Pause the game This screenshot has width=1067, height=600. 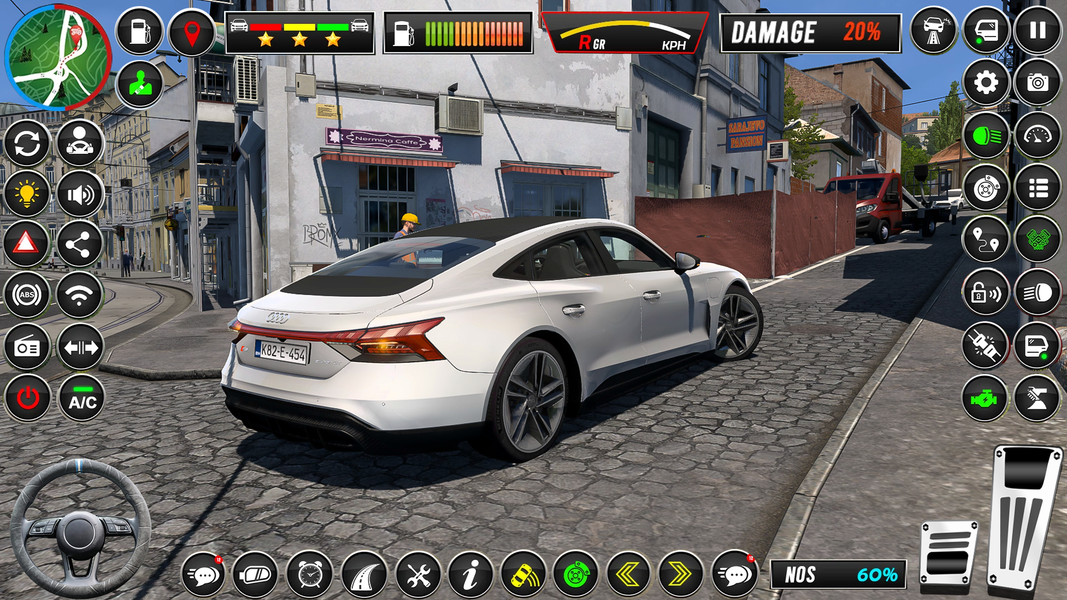(x=1037, y=29)
